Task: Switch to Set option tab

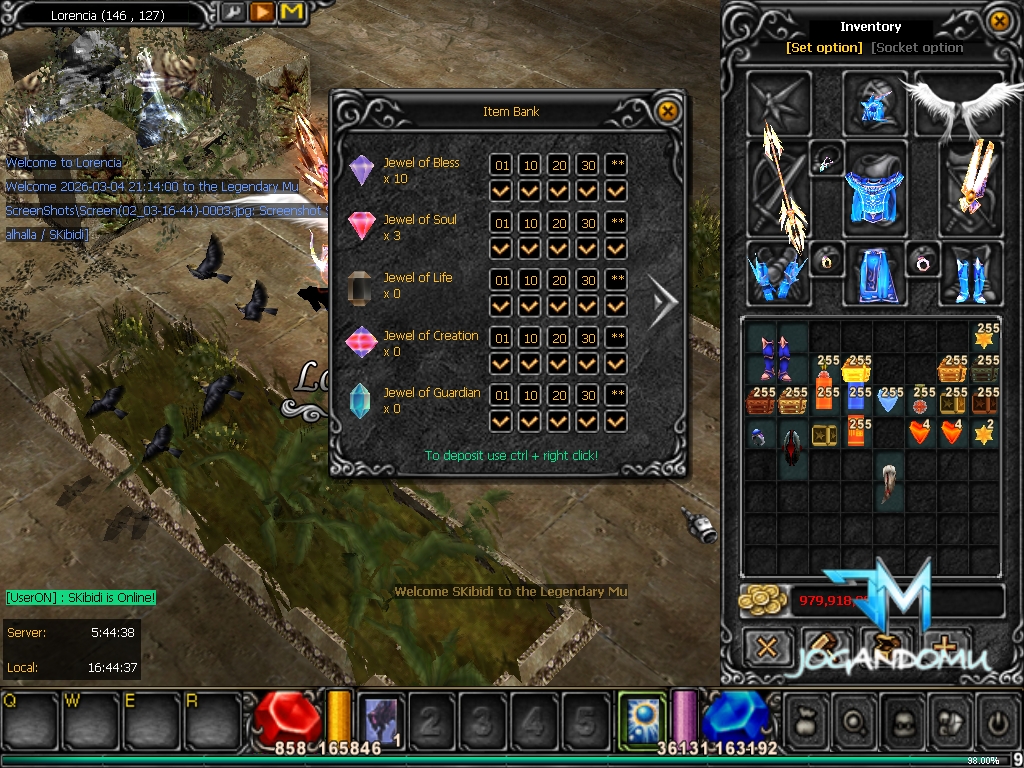Action: (x=824, y=47)
